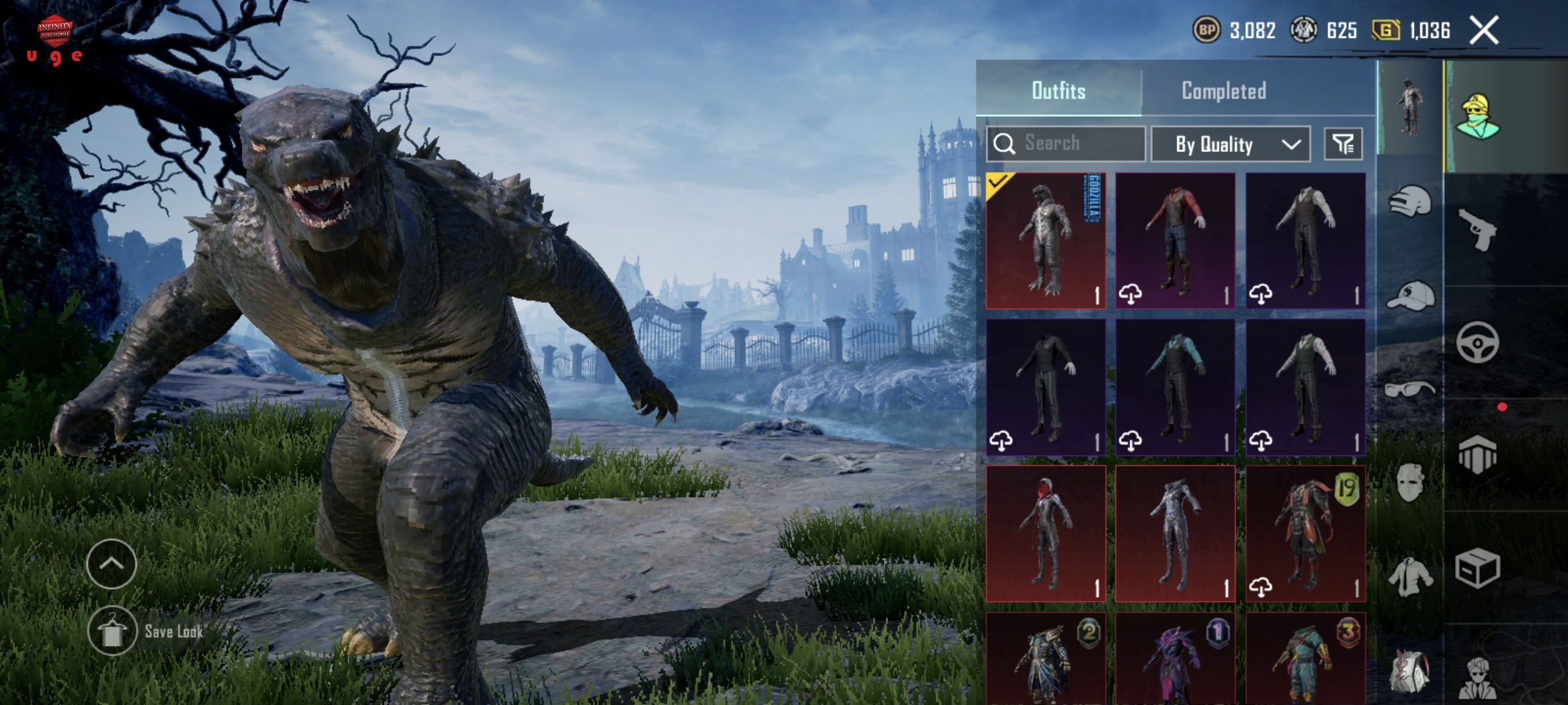1568x705 pixels.
Task: Choose the red shirt vest outfit
Action: (1175, 241)
